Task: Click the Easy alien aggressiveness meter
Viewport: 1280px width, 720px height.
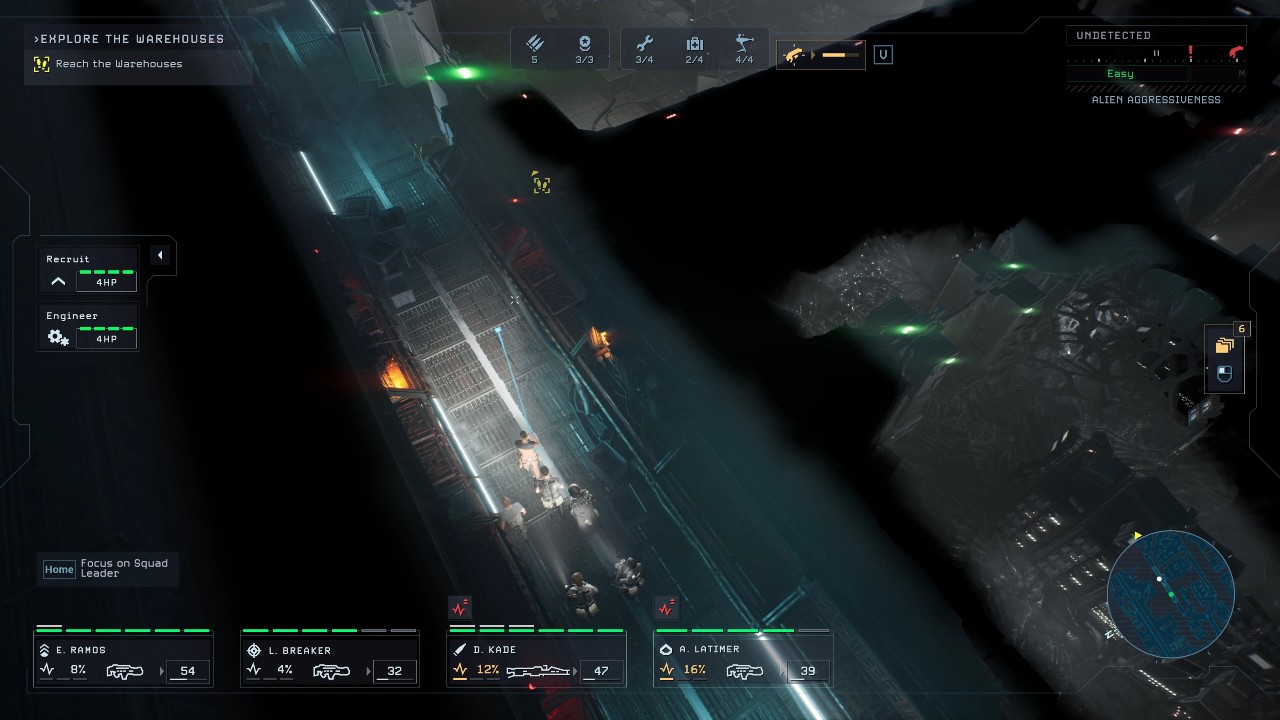Action: [1120, 73]
